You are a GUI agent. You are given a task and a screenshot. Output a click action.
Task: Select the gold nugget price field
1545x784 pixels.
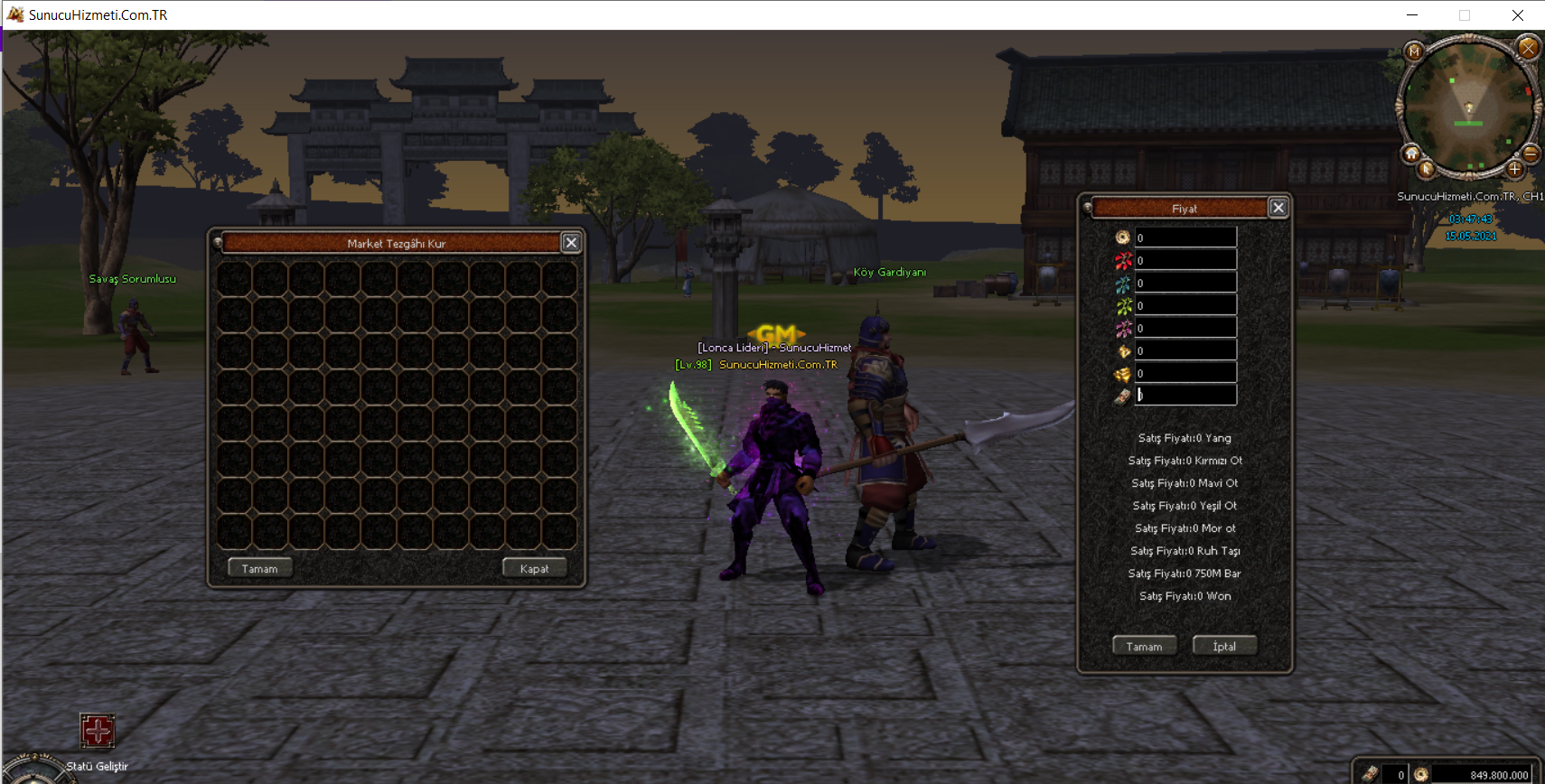(x=1185, y=350)
